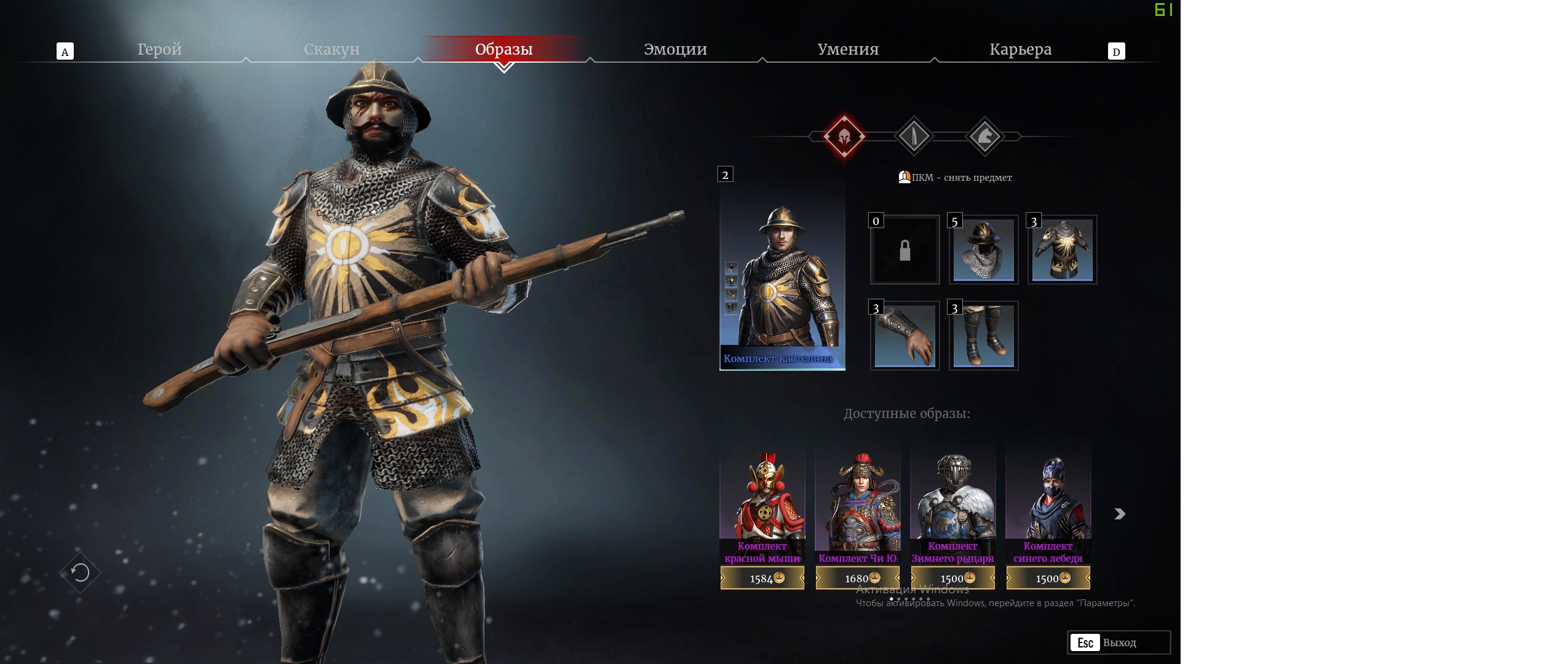Click the Комплект кастеляна outfit card

pyautogui.click(x=782, y=277)
